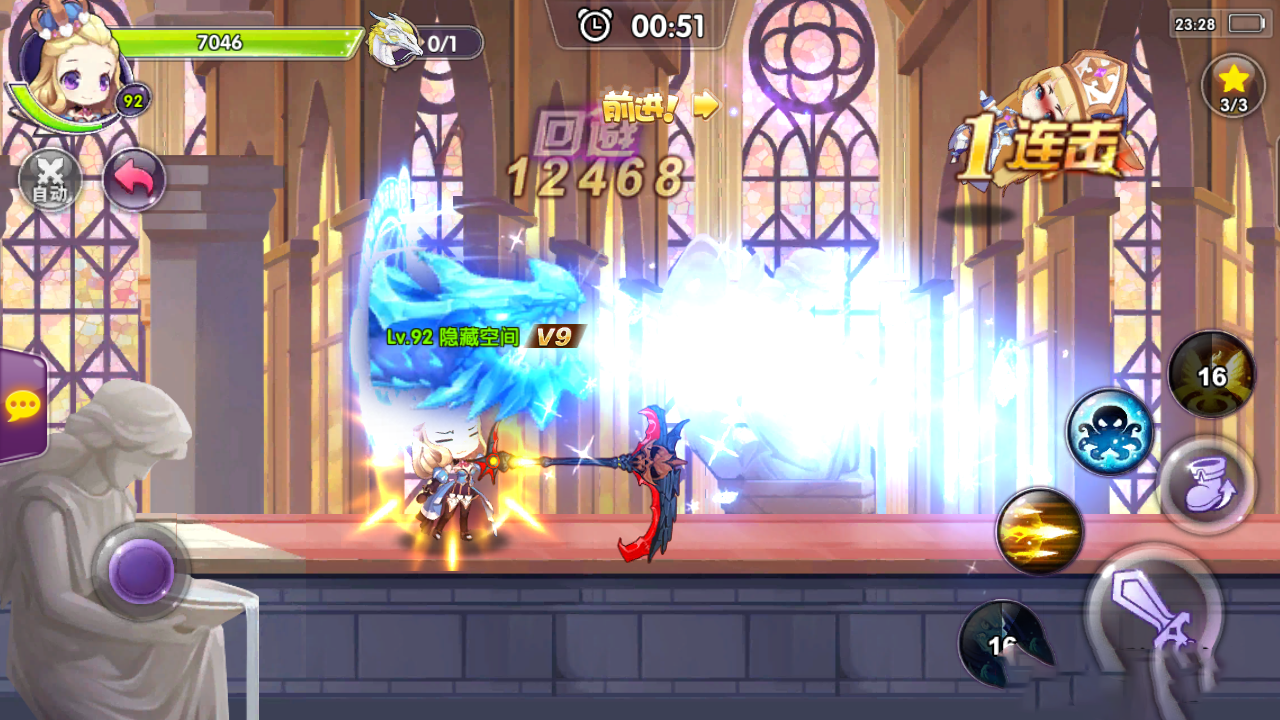The height and width of the screenshot is (720, 1280).
Task: Open the star rating 3/3 objectives
Action: (x=1234, y=86)
